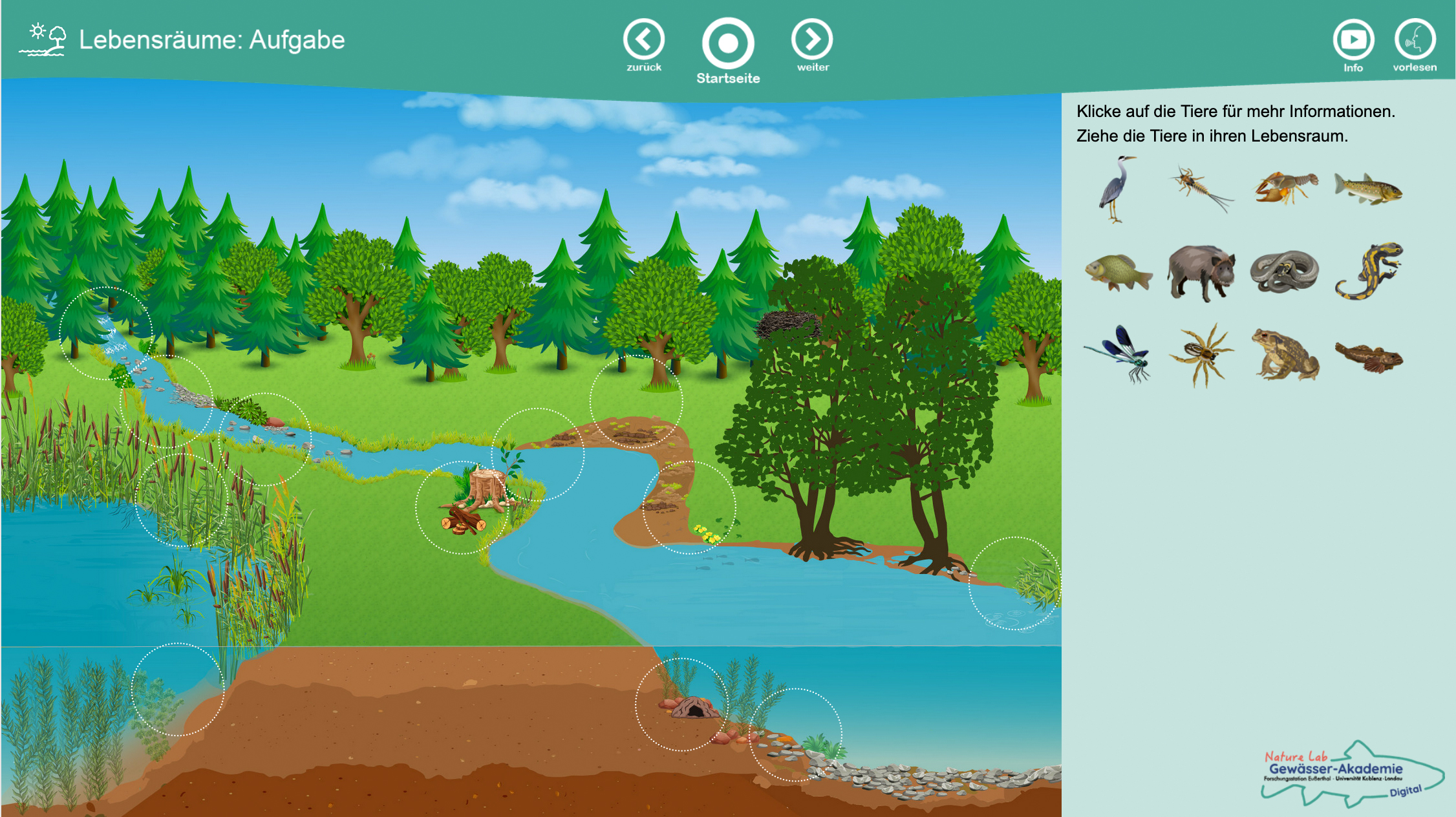Advance with the weiter button
The height and width of the screenshot is (817, 1456).
[812, 40]
